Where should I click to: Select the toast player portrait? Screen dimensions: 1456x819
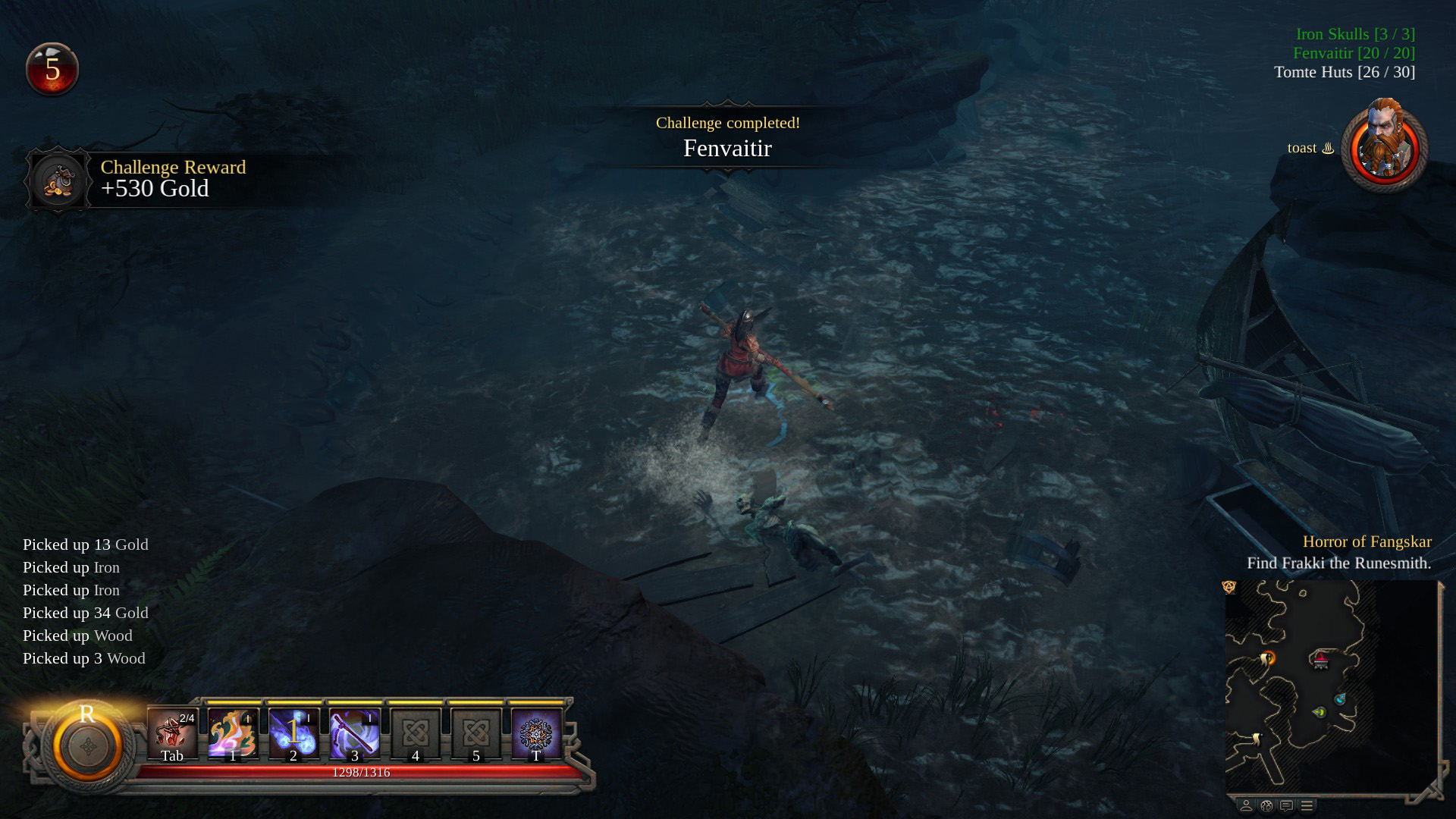(1384, 146)
